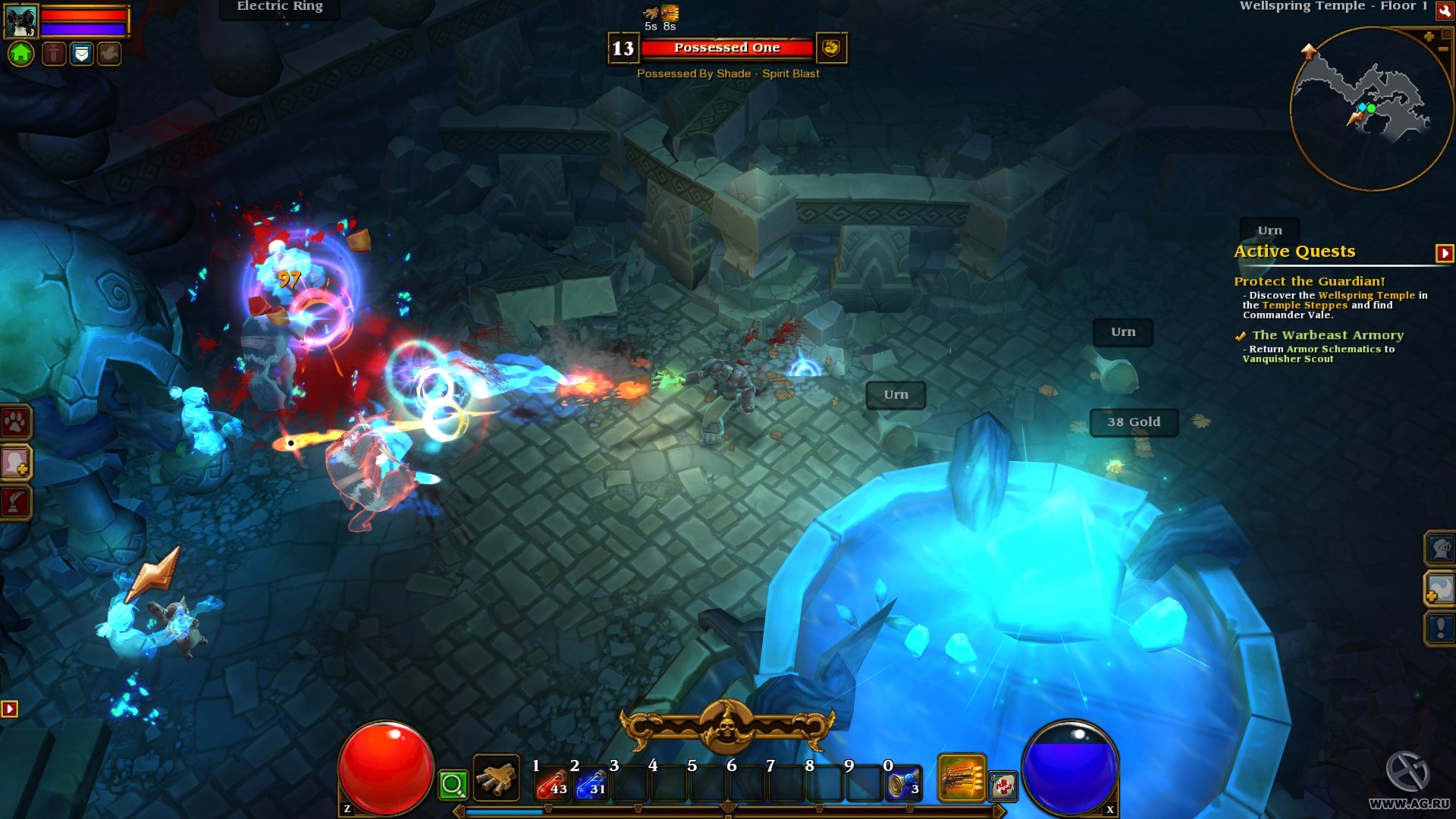Click the green magnifying glass button
This screenshot has height=819, width=1456.
[453, 785]
